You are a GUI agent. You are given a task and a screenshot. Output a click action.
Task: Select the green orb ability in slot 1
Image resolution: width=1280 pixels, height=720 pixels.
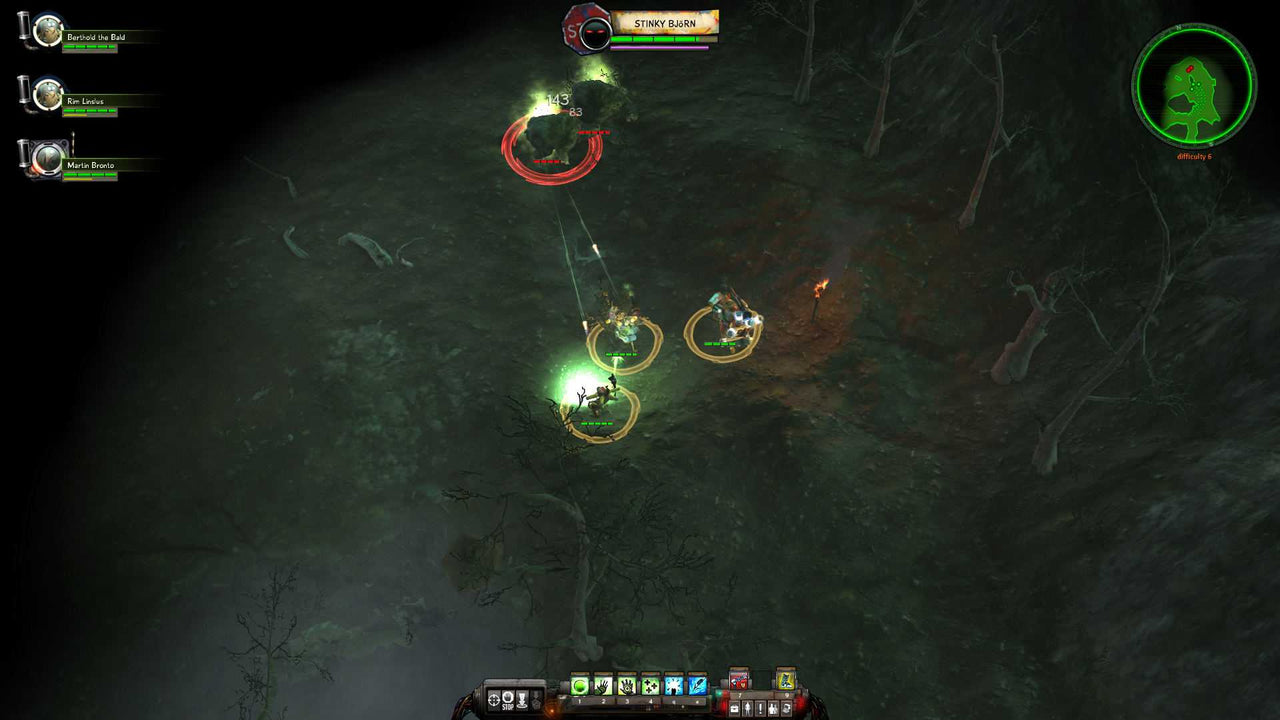580,685
